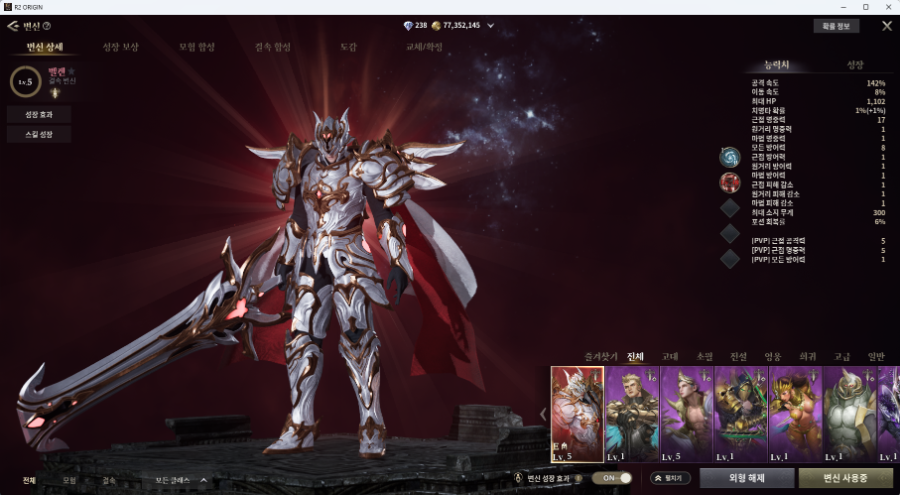Screen dimensions: 900x495
Task: Switch to the 성장 보상 tab
Action: tap(120, 47)
